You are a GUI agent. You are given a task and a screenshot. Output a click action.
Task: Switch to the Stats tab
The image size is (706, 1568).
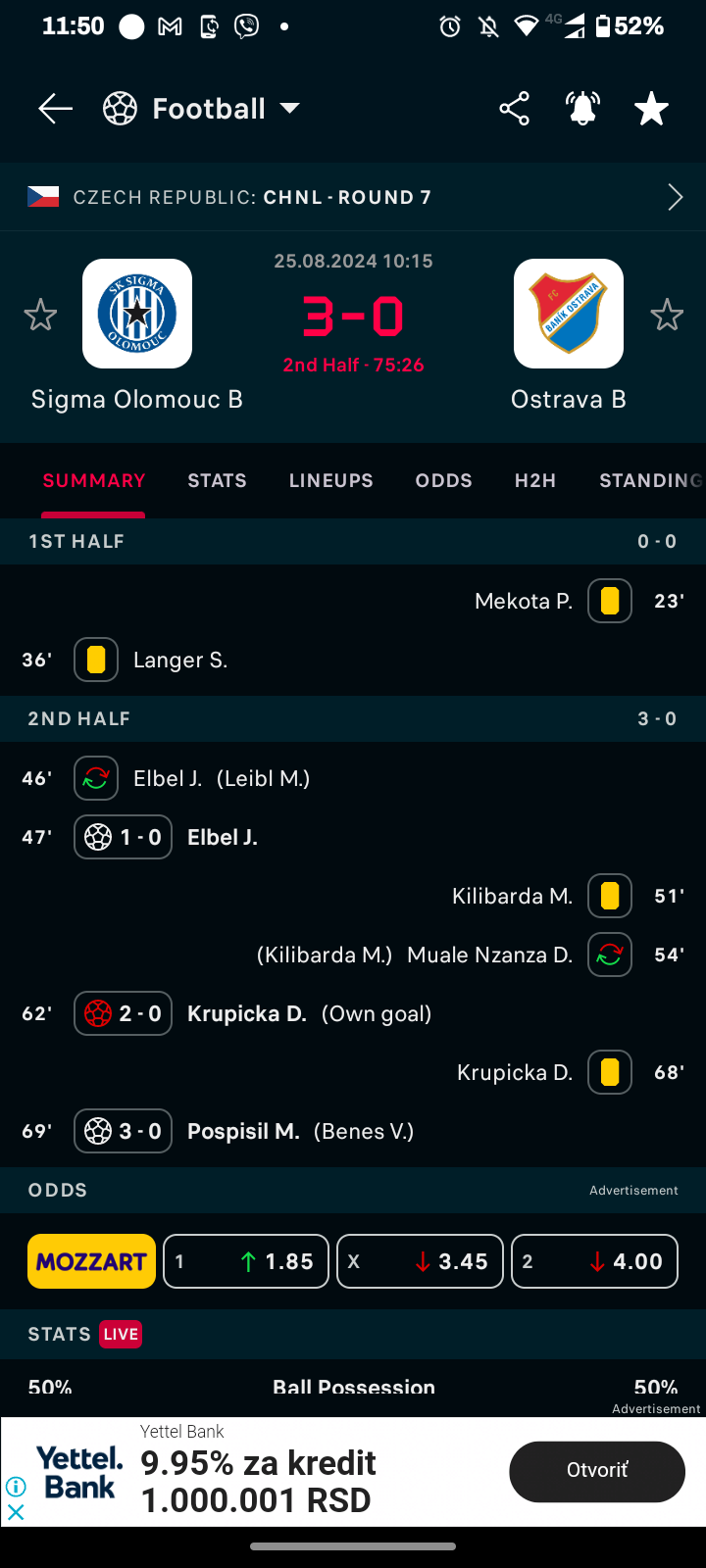[x=217, y=481]
